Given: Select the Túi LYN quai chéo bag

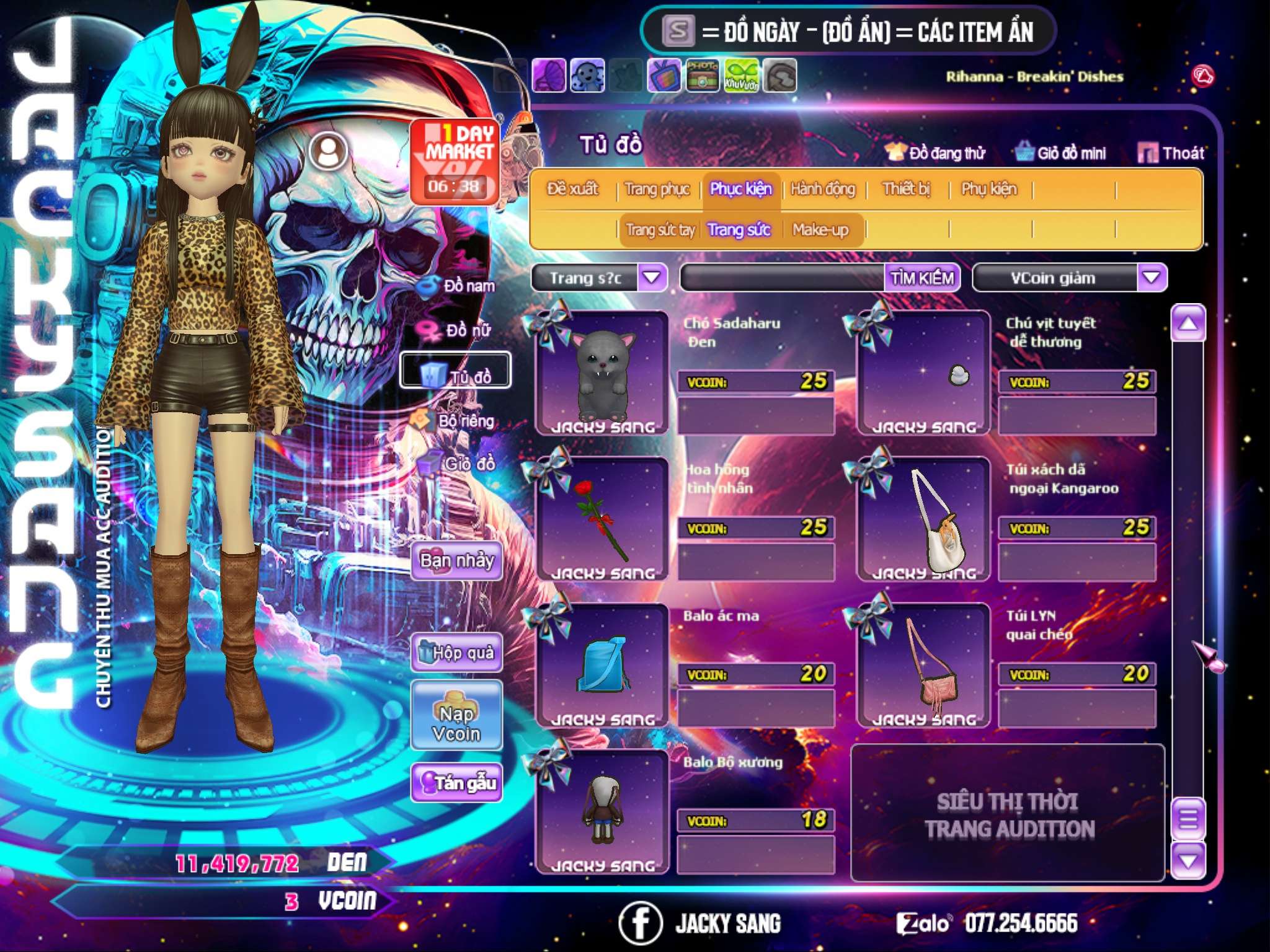Looking at the screenshot, I should [923, 665].
